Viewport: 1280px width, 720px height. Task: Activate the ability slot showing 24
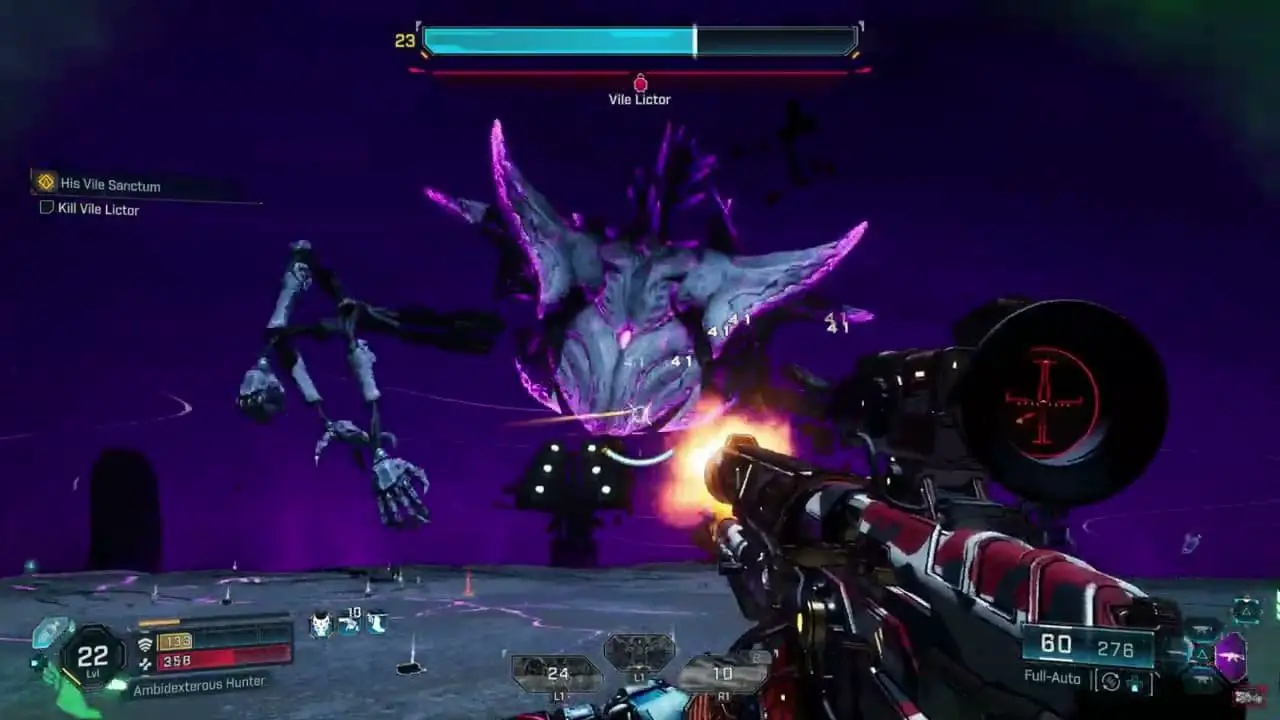pos(557,673)
